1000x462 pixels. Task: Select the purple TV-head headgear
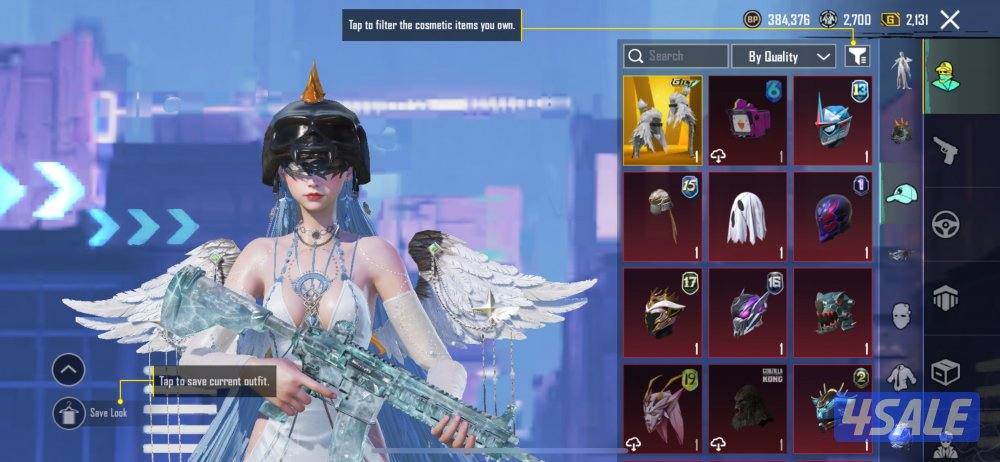tap(747, 119)
